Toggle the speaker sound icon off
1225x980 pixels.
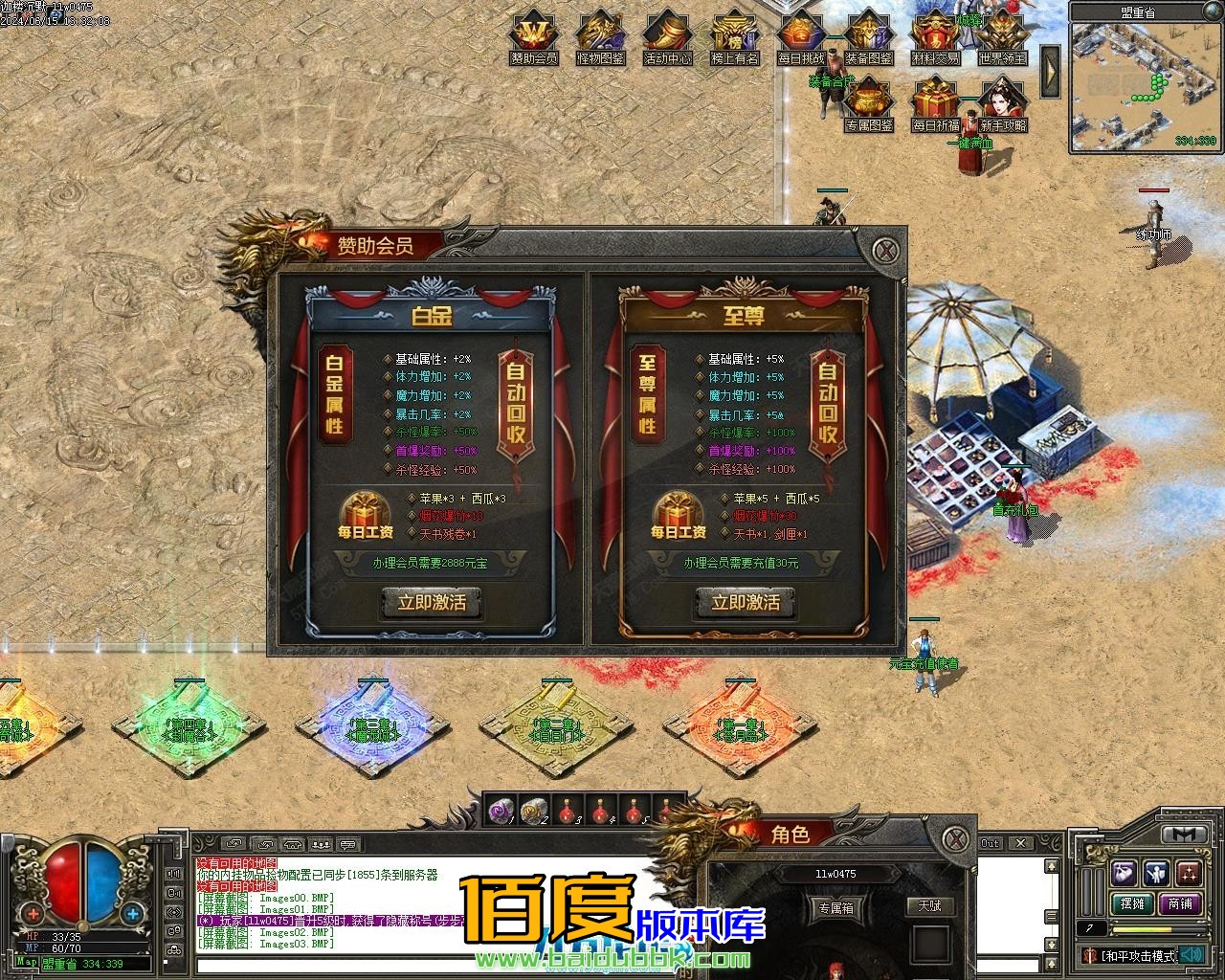[1192, 956]
